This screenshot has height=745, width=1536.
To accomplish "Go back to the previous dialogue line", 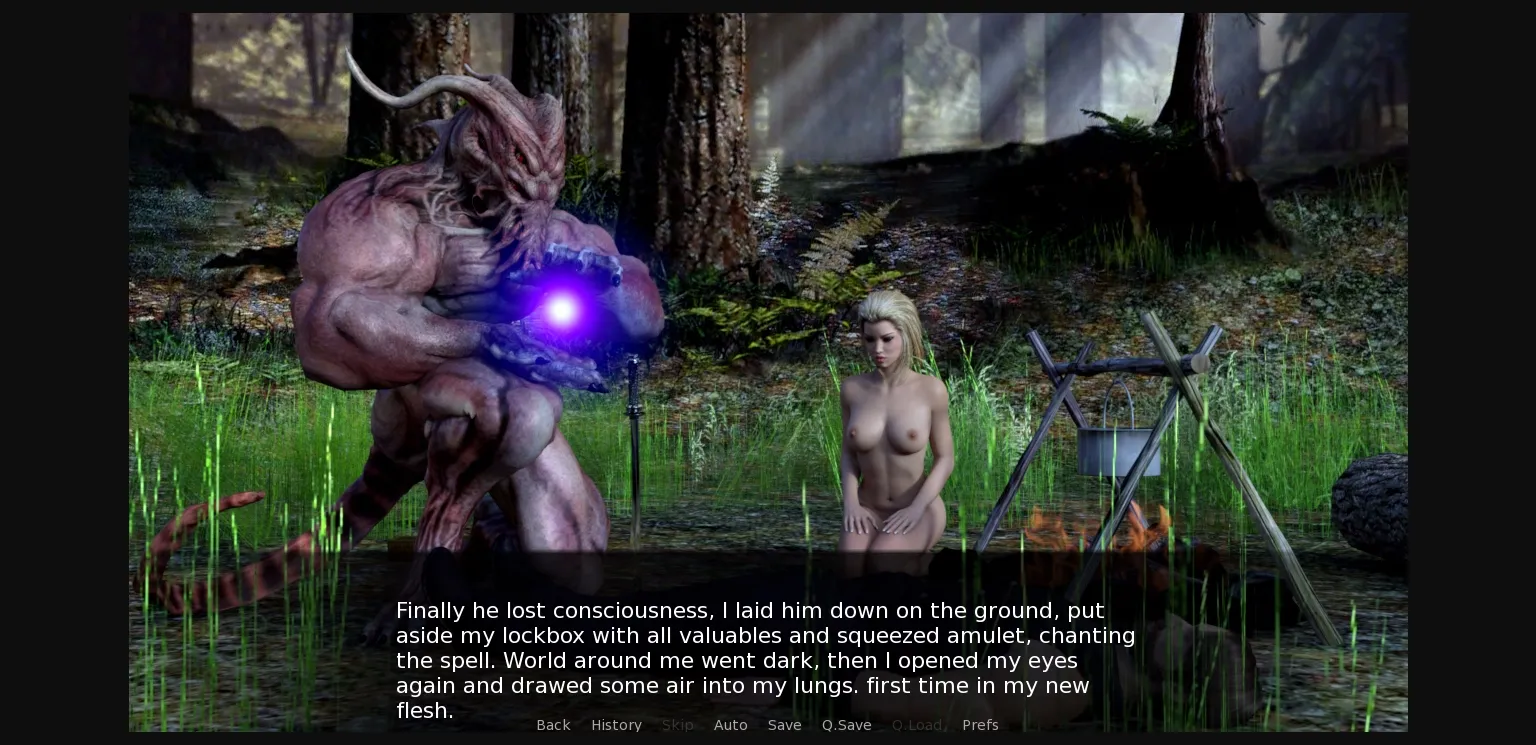I will pos(553,725).
